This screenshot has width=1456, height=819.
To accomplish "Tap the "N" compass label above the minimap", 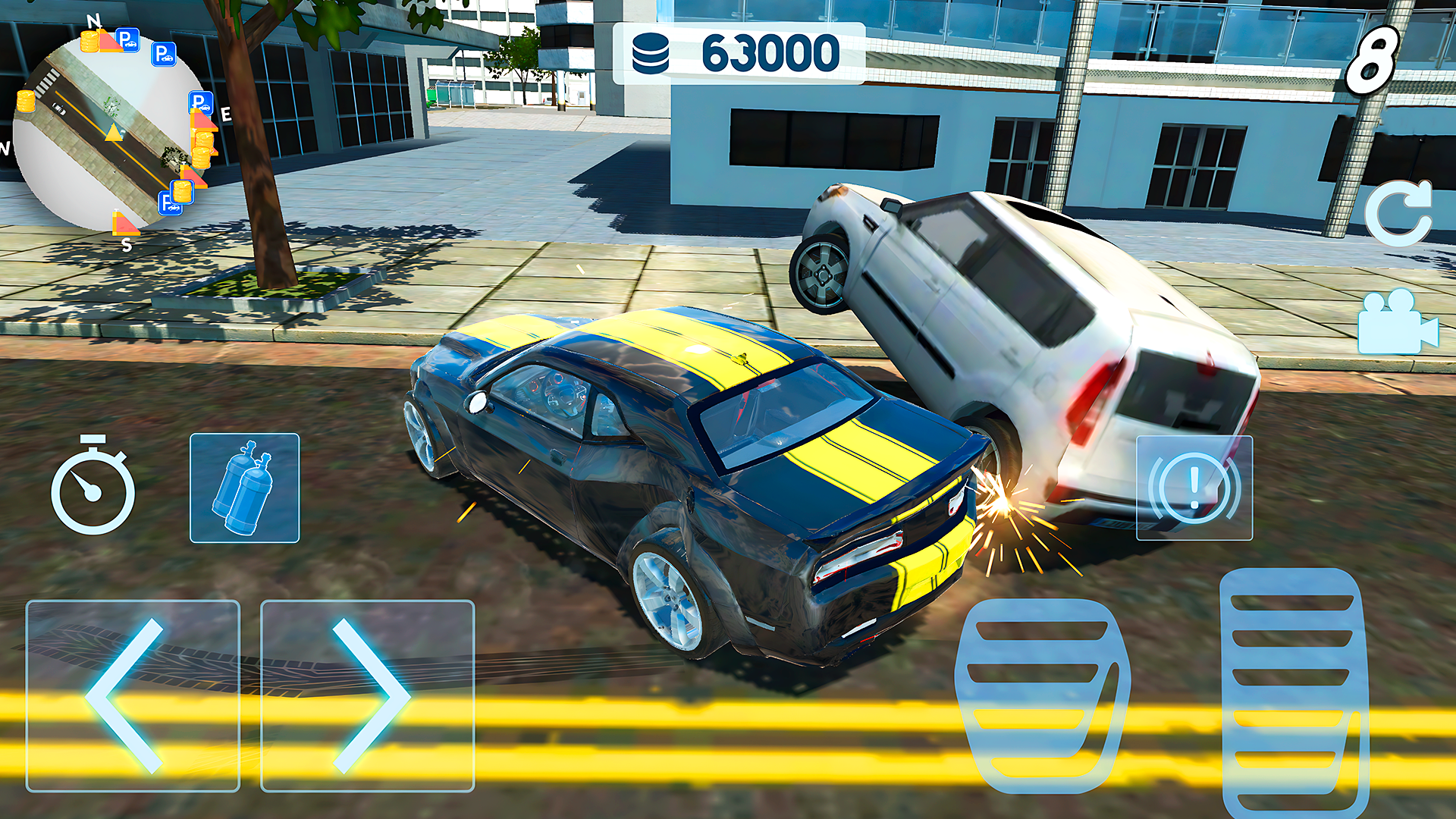I will click(94, 20).
